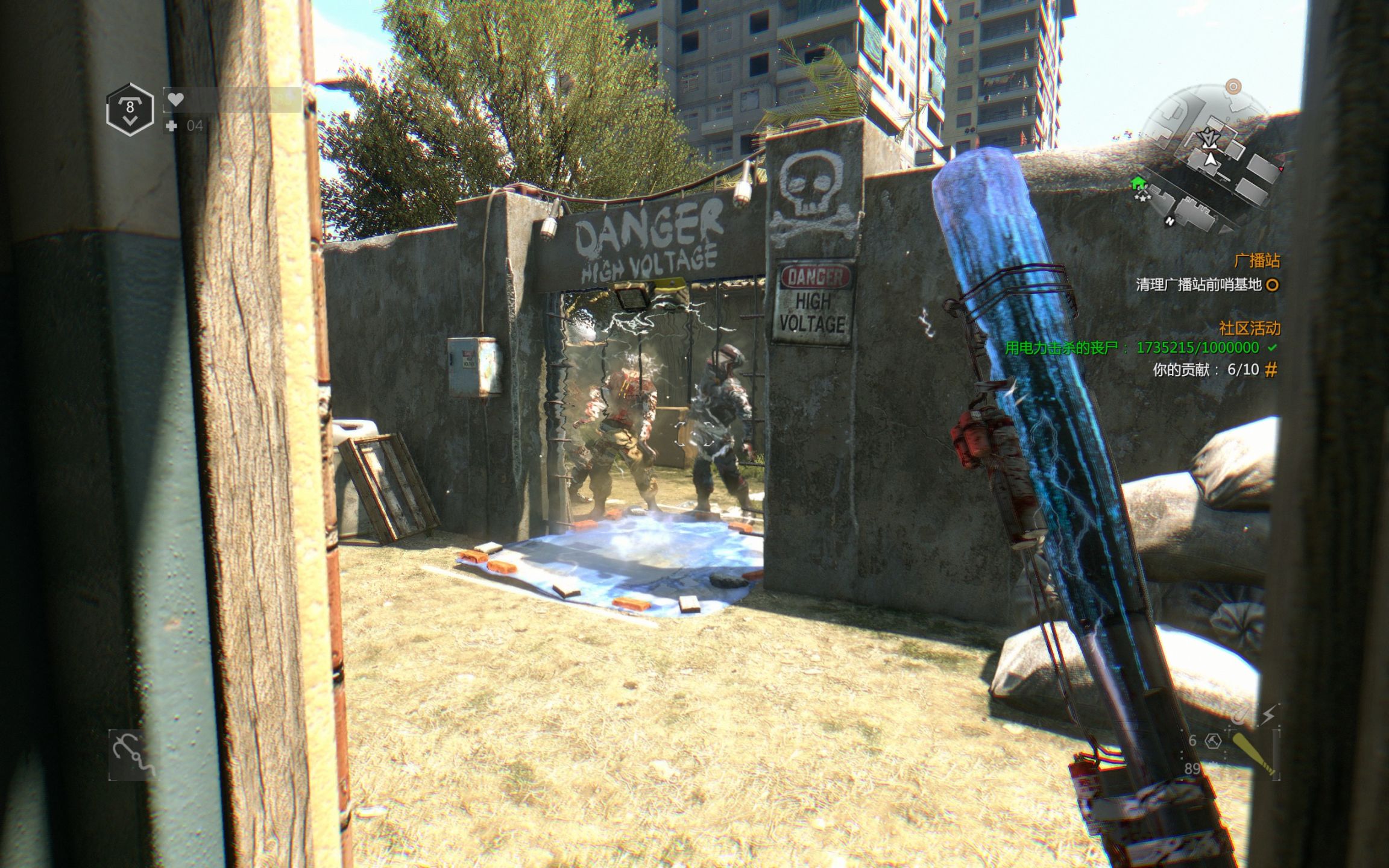Open the 社区活动 community event tracker

pos(1249,328)
